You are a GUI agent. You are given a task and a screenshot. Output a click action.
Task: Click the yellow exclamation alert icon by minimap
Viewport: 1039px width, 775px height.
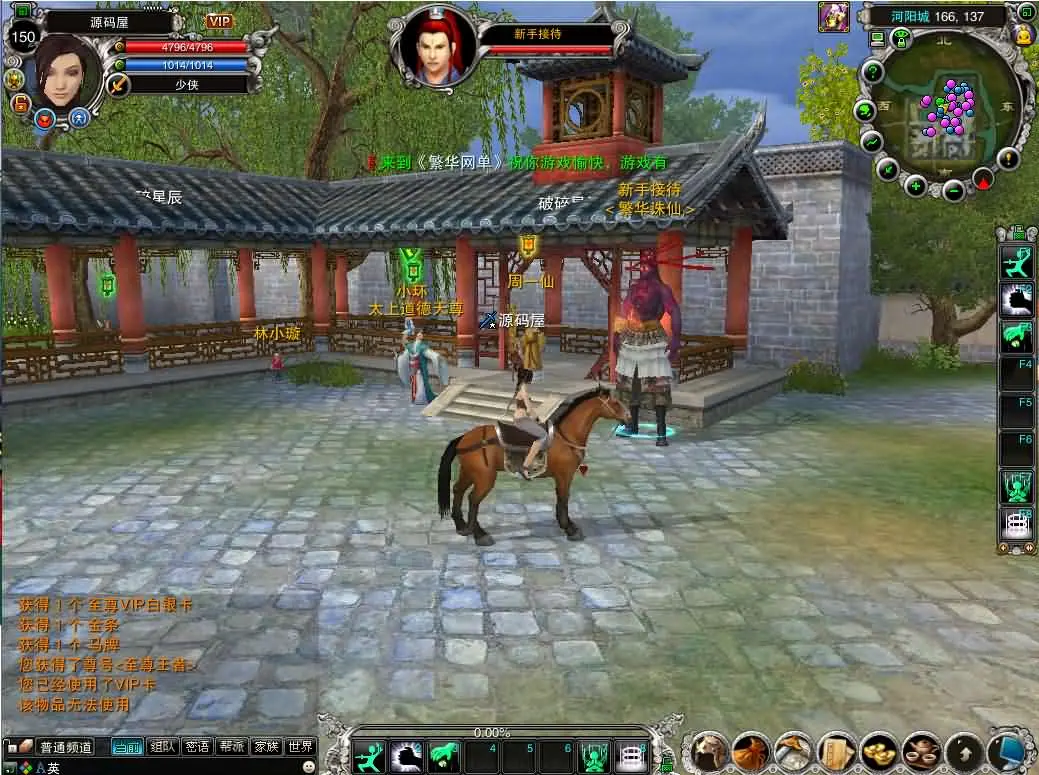point(1008,157)
